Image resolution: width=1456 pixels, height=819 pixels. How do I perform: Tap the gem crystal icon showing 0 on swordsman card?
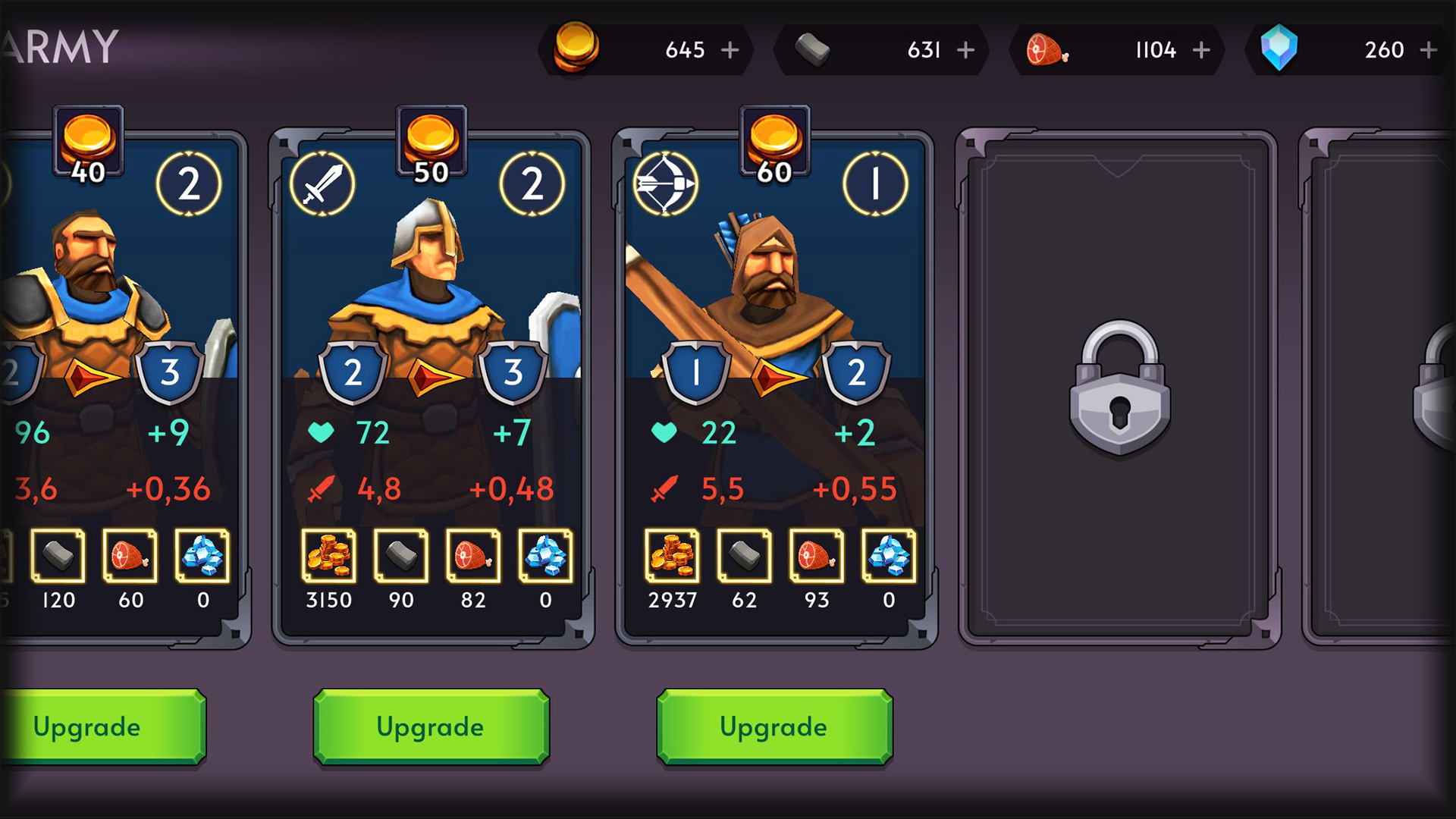[x=544, y=556]
